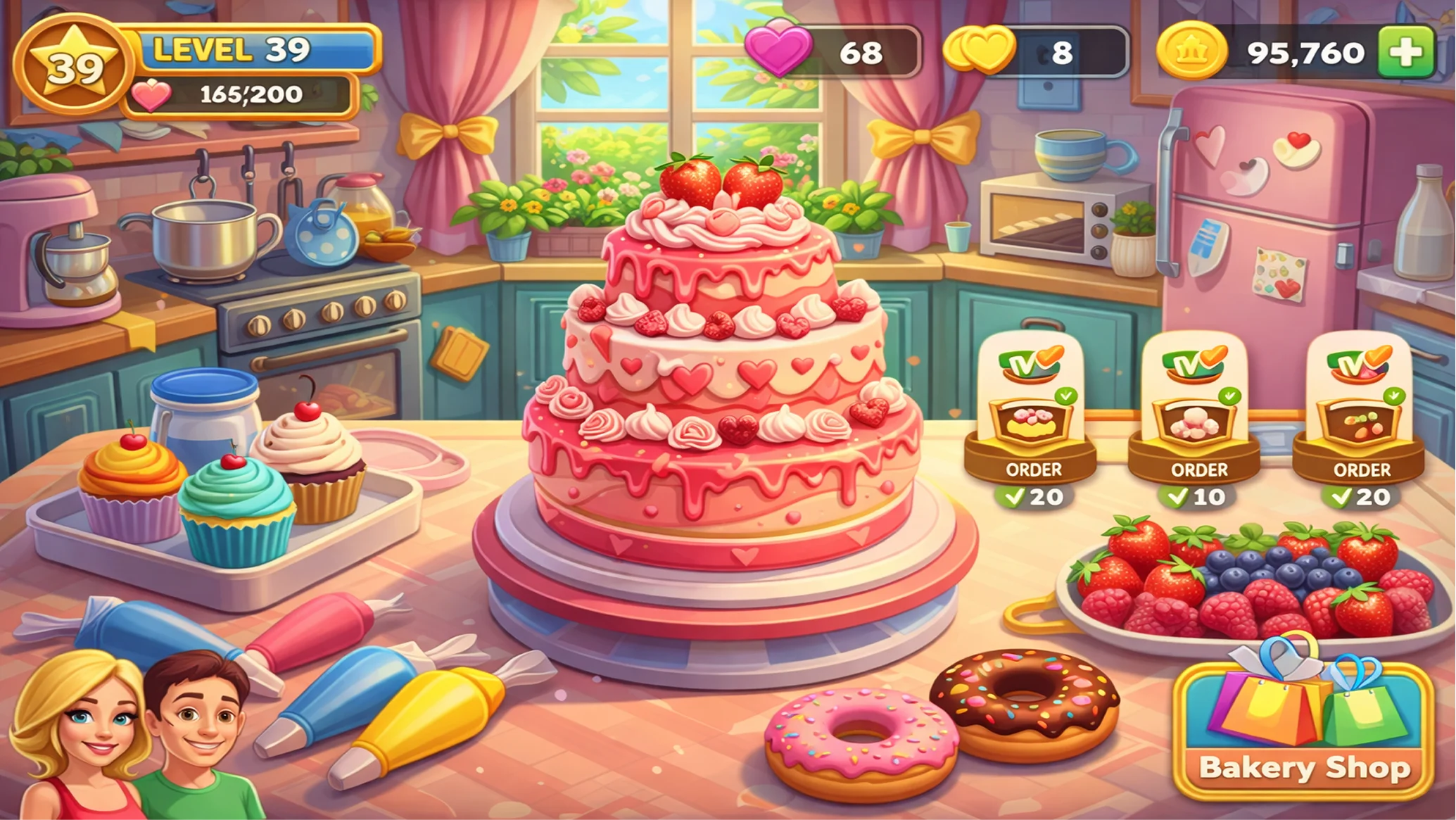Select the order card worth 10
1456x820 pixels.
coord(1195,422)
